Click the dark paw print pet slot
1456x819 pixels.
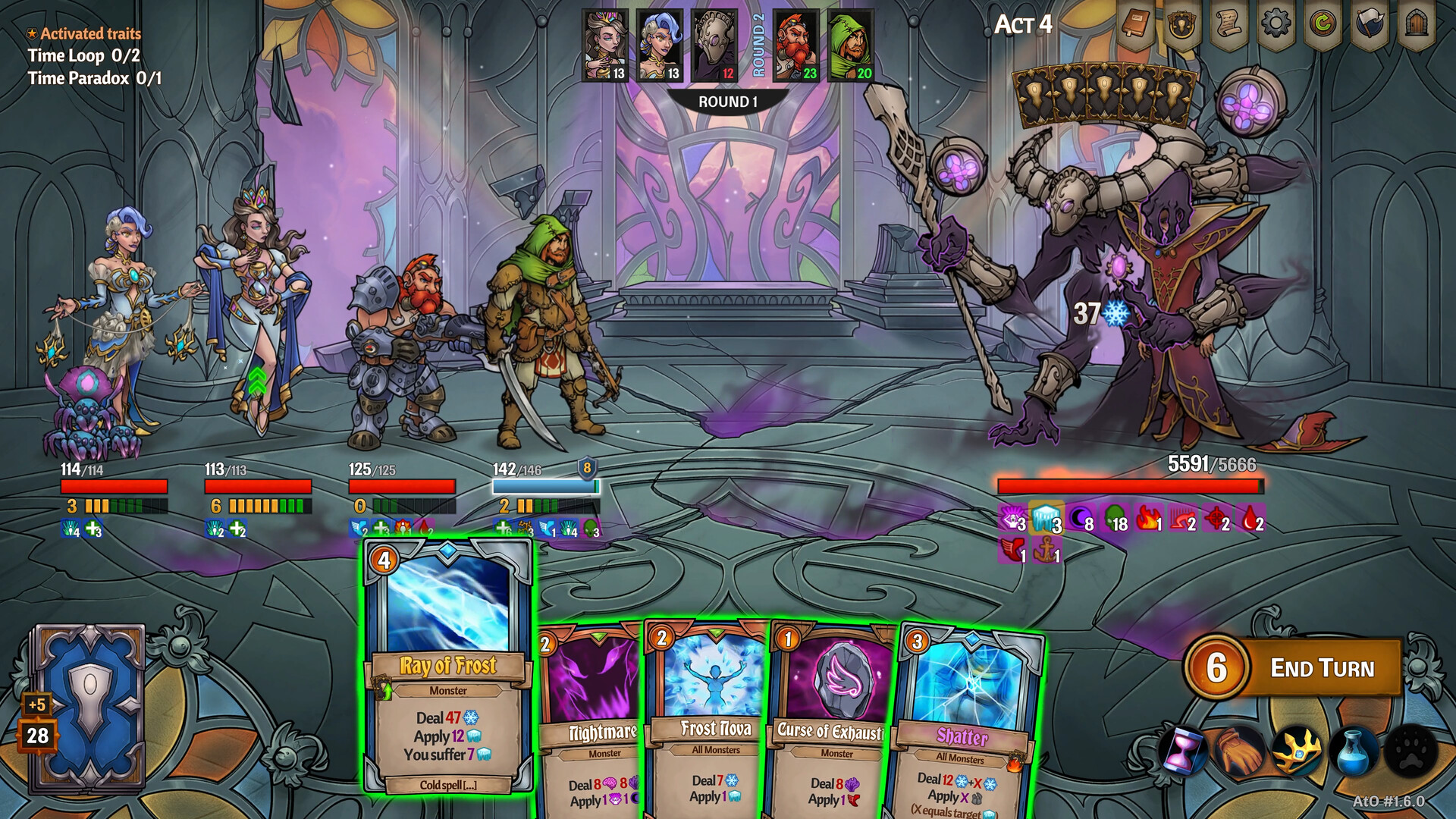(1410, 751)
